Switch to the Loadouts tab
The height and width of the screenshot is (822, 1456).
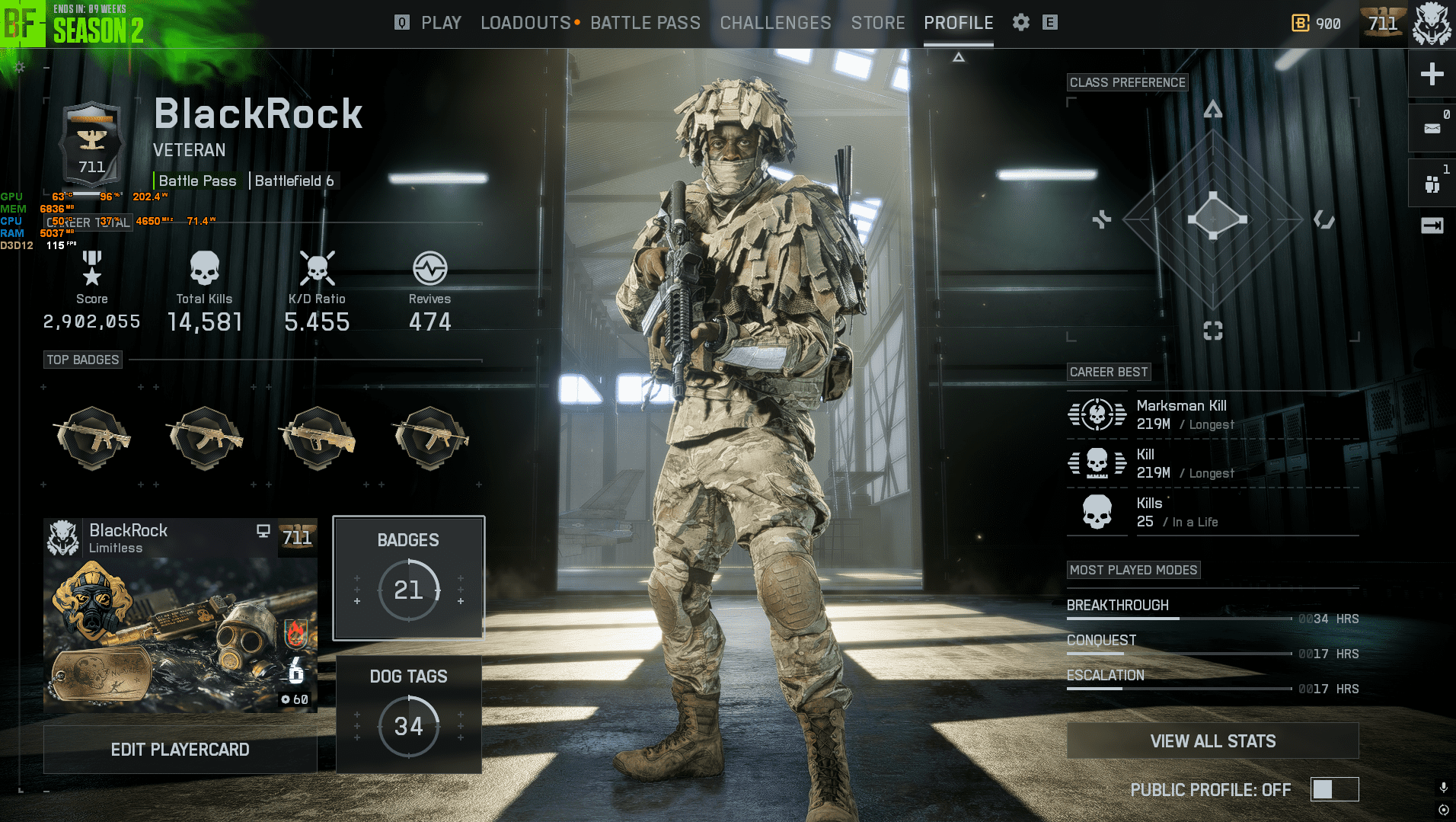click(x=525, y=23)
